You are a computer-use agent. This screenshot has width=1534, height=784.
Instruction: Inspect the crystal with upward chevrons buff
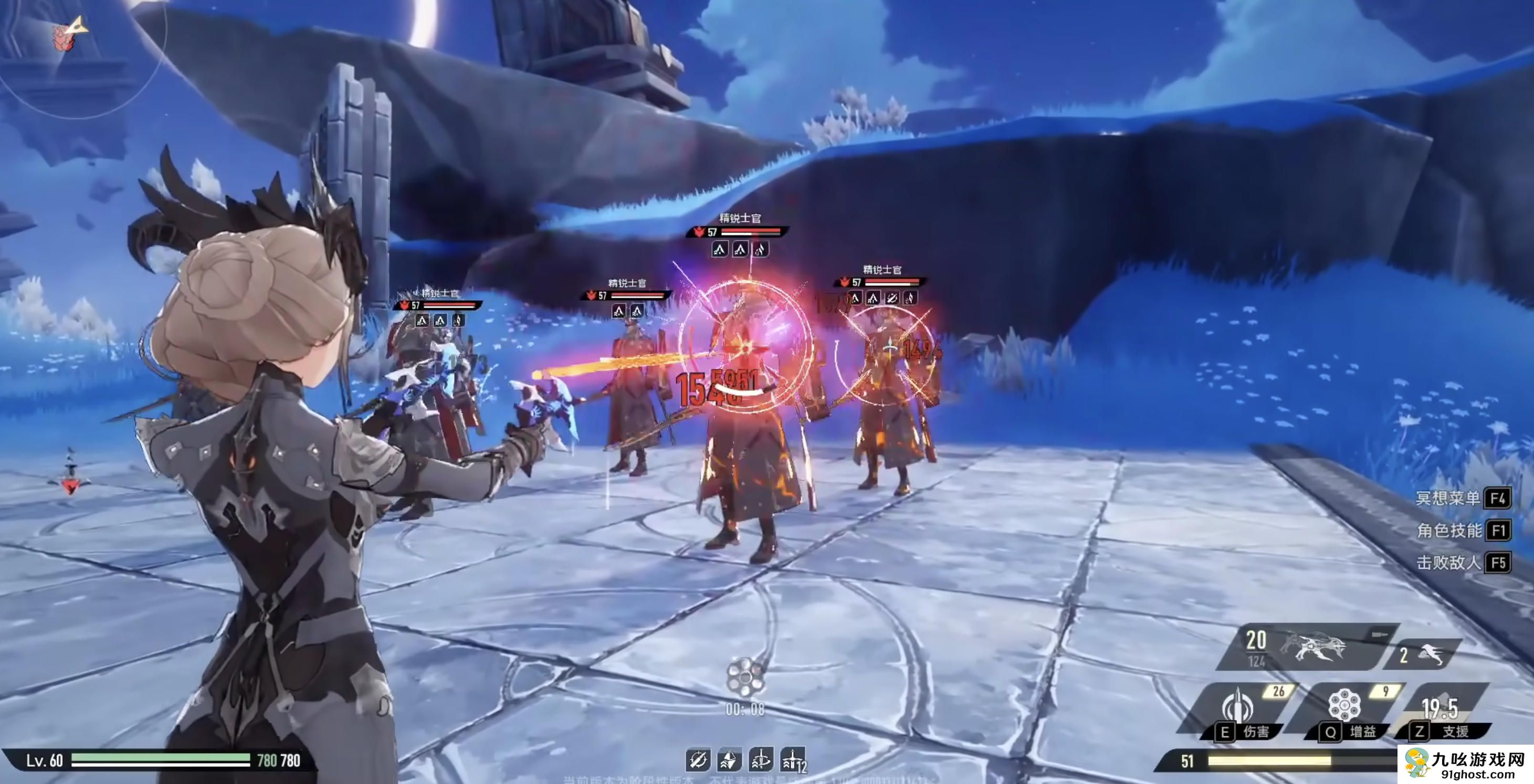[x=730, y=760]
